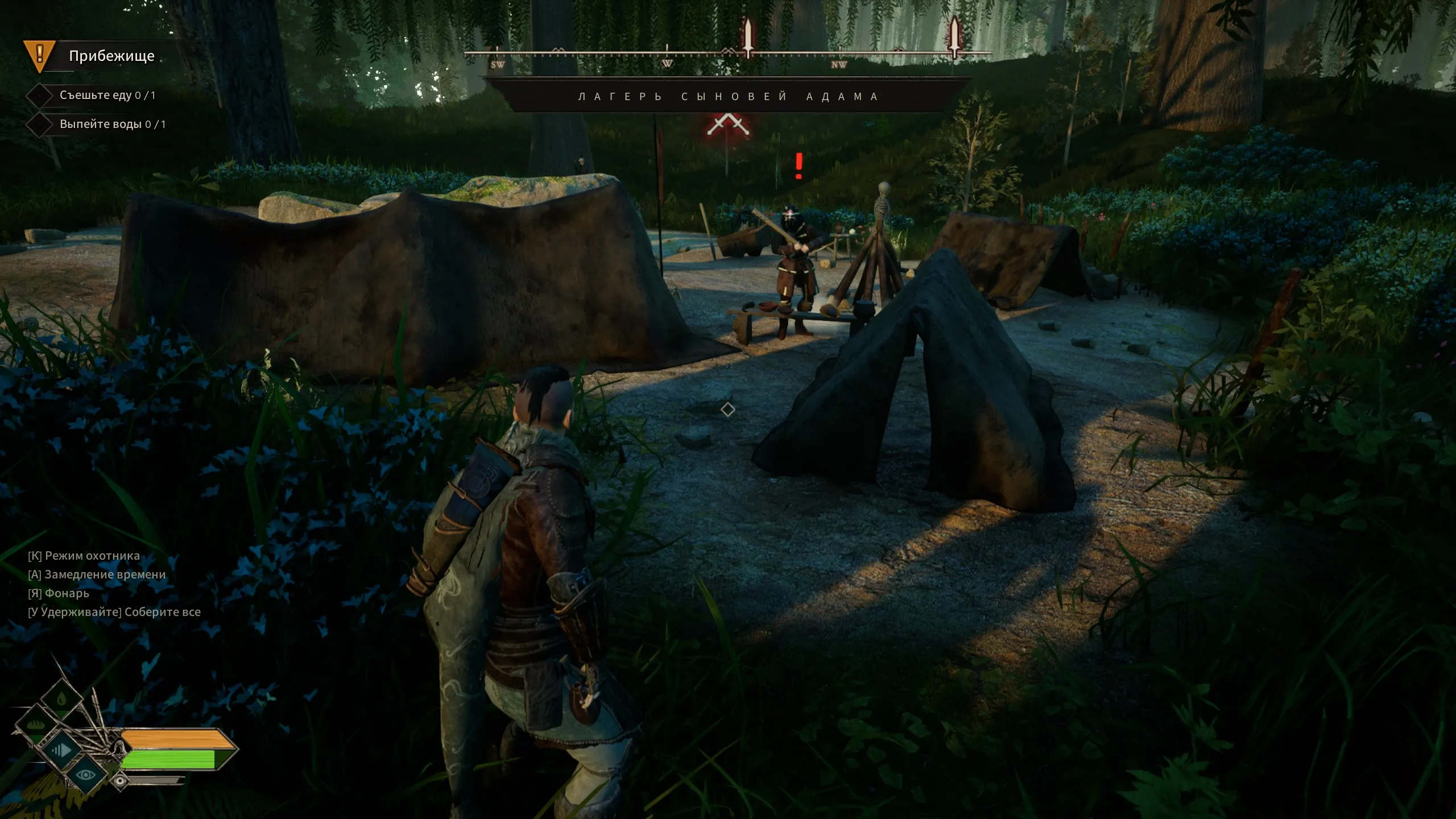The image size is (1456, 819).
Task: Open the Прибежище quest tracker header
Action: 111,56
